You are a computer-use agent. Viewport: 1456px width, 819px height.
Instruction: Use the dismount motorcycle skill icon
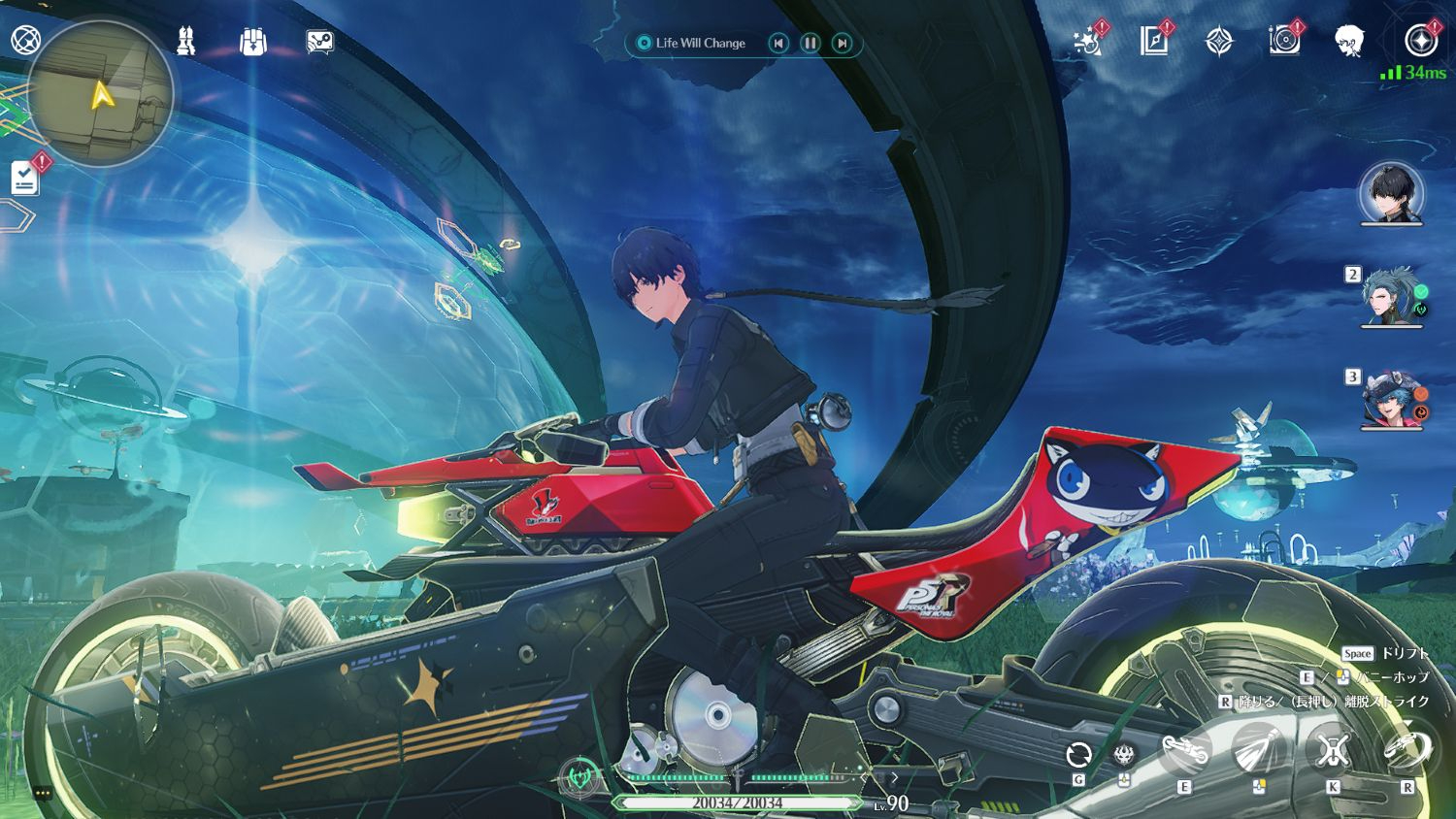point(1406,750)
